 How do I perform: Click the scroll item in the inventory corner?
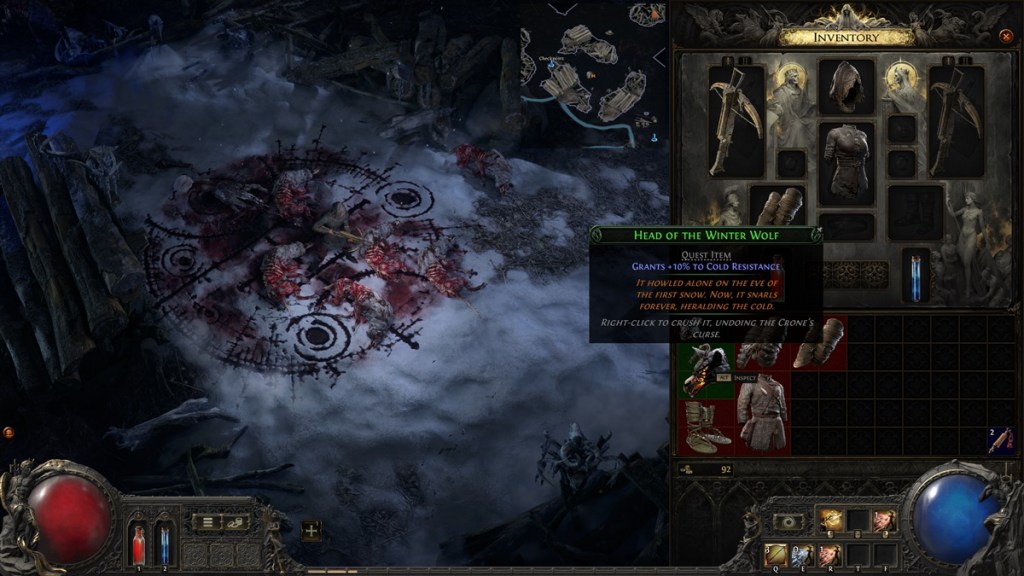pyautogui.click(x=1001, y=439)
